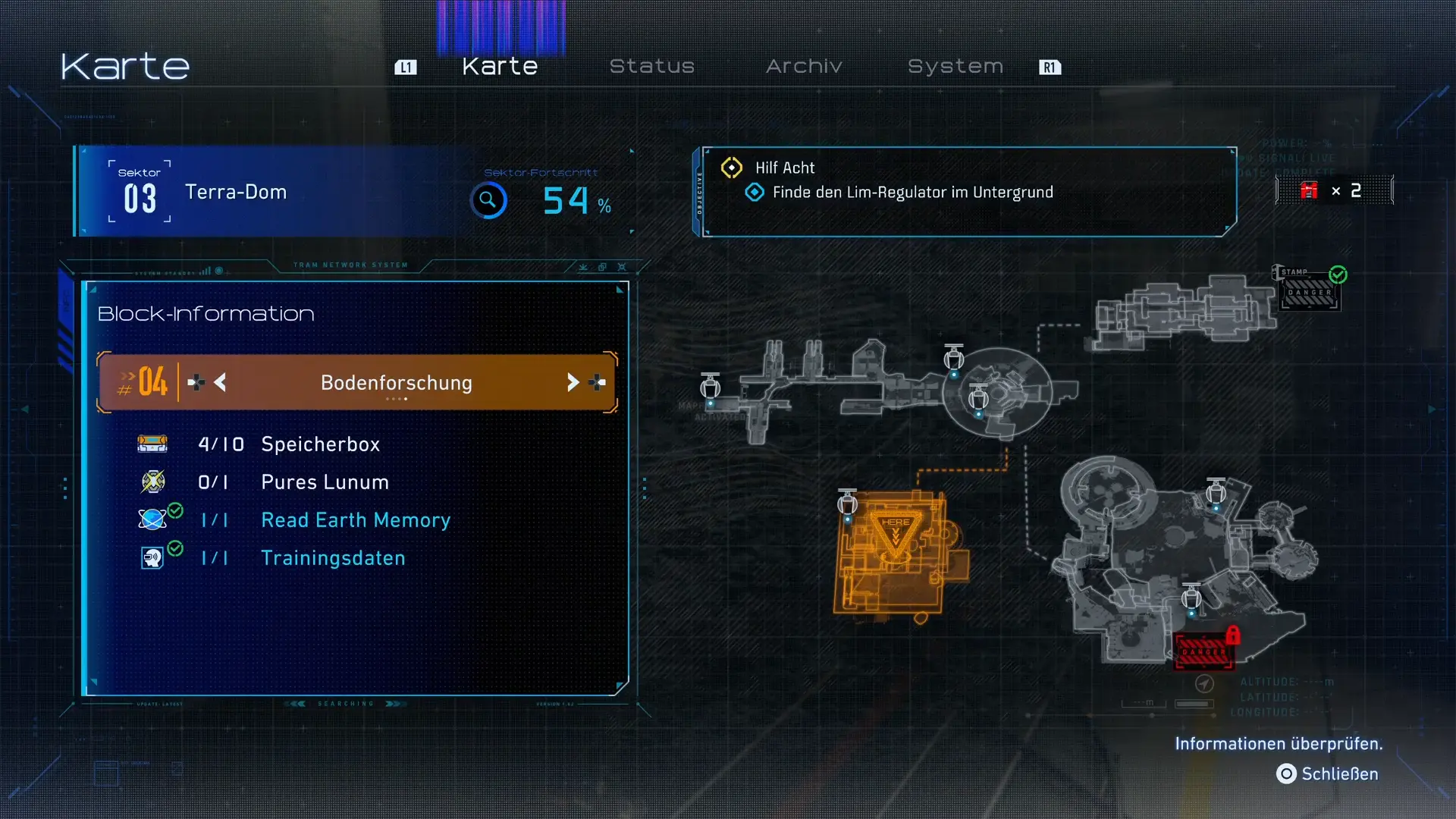
Task: Click the red gift item counter icon
Action: 1309,190
